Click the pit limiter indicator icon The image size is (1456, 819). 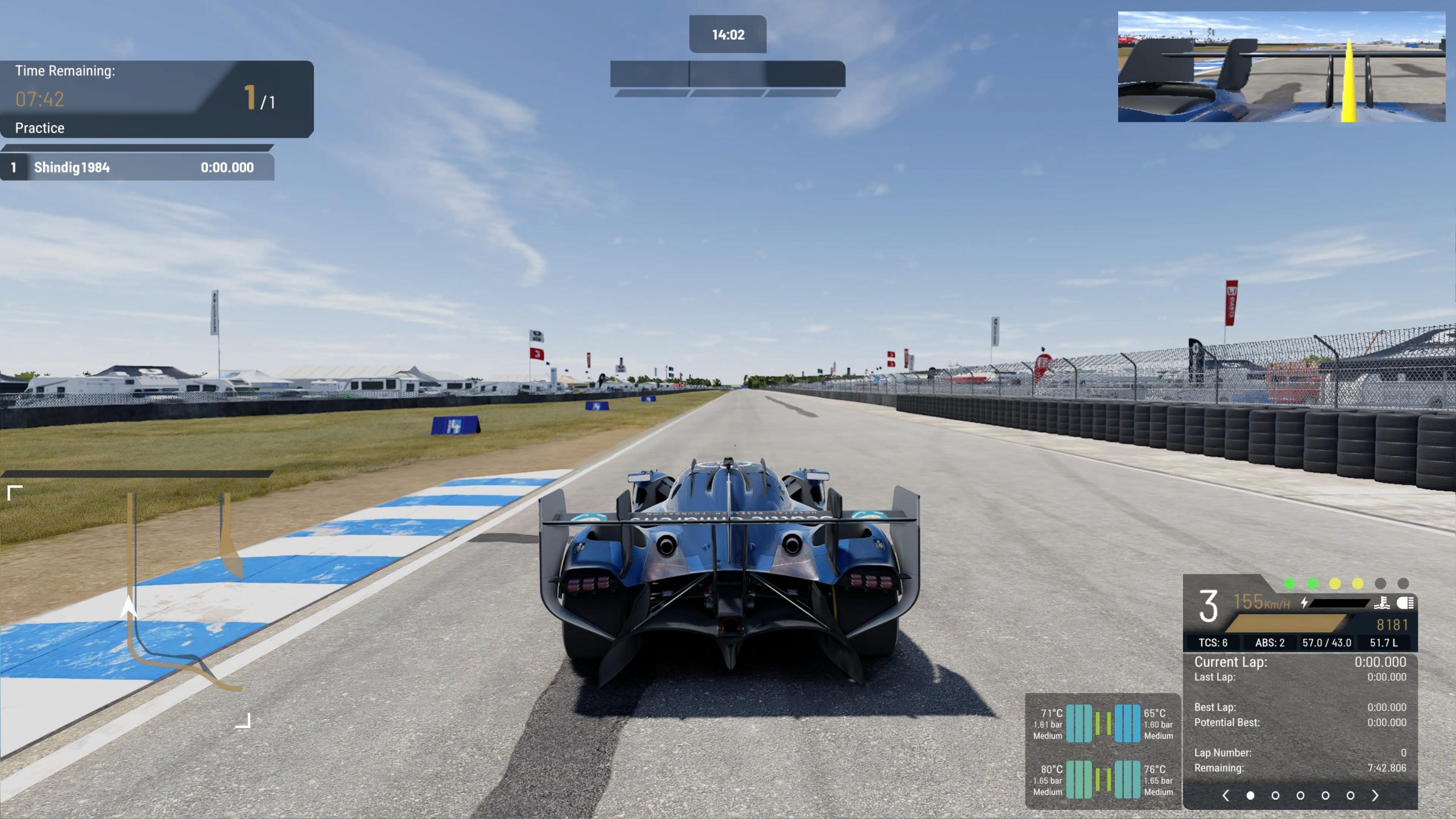click(x=1382, y=603)
